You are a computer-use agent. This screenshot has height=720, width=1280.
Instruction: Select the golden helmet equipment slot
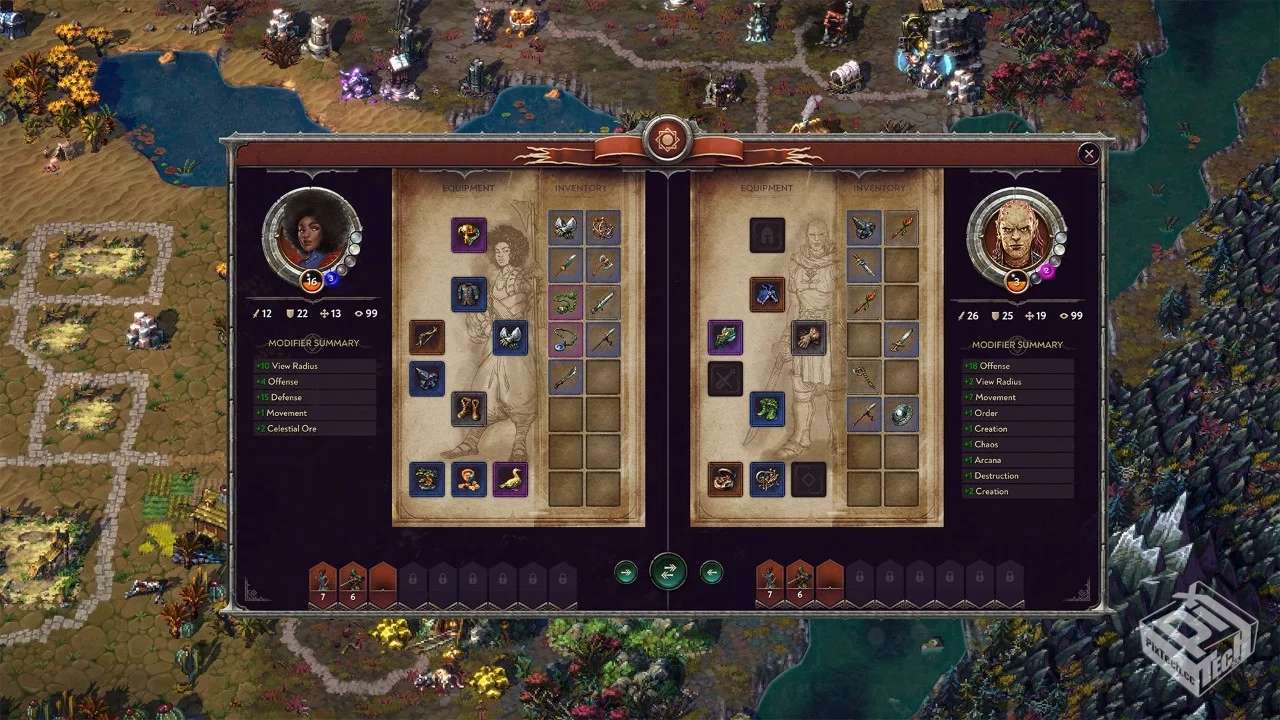tap(468, 235)
